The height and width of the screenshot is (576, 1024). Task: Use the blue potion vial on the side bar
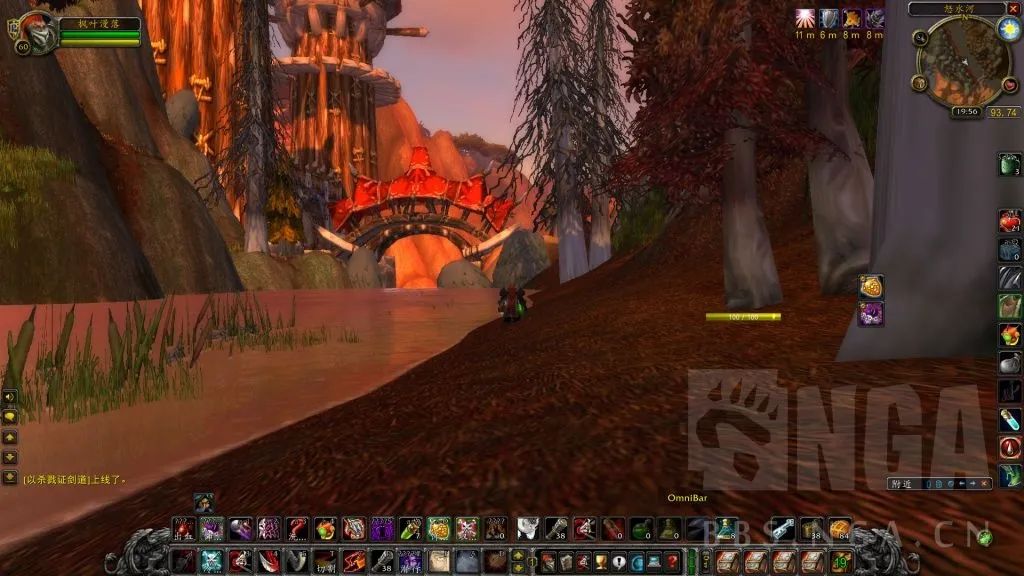[x=1009, y=419]
